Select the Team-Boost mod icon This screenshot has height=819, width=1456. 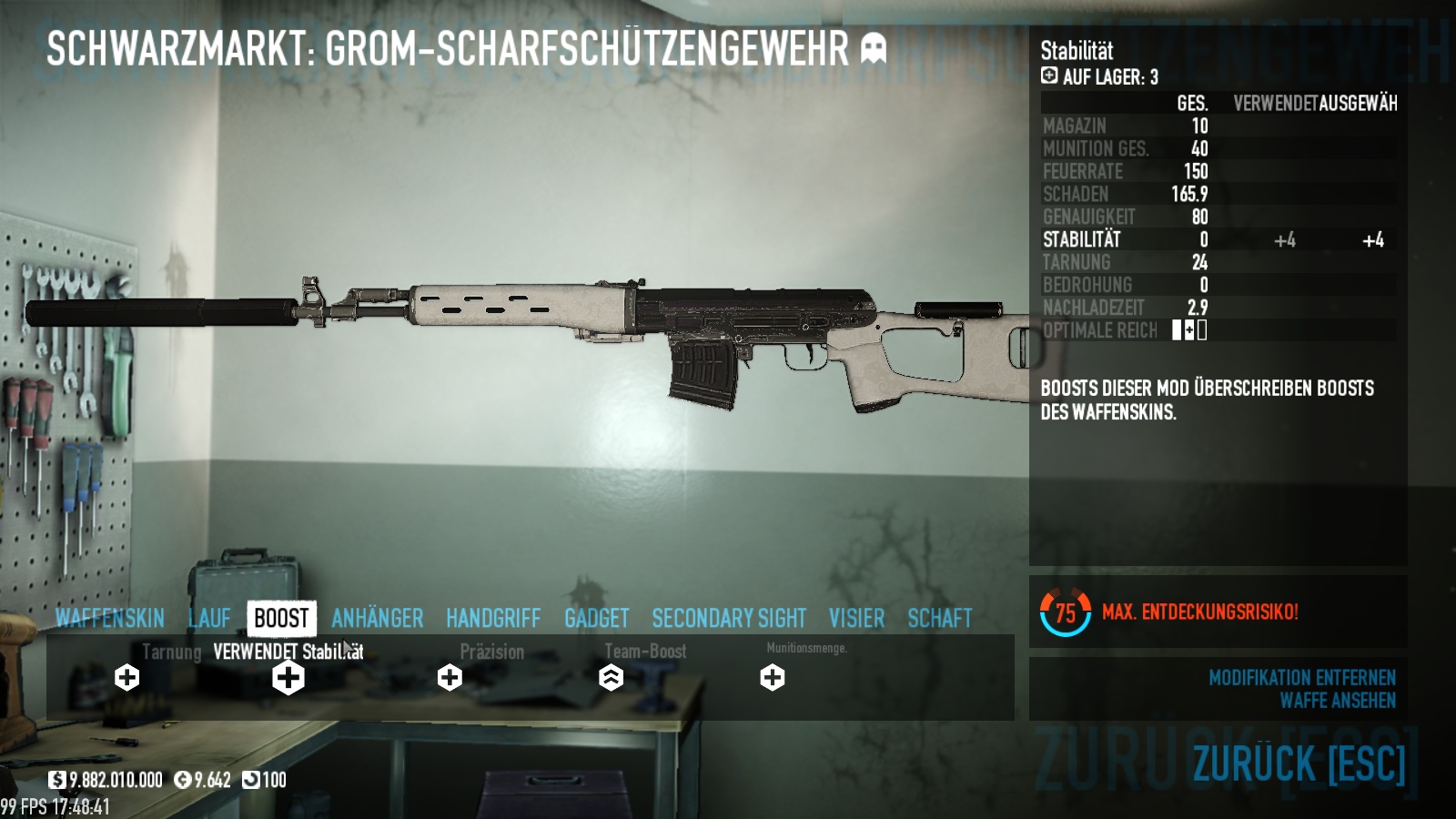pyautogui.click(x=611, y=677)
